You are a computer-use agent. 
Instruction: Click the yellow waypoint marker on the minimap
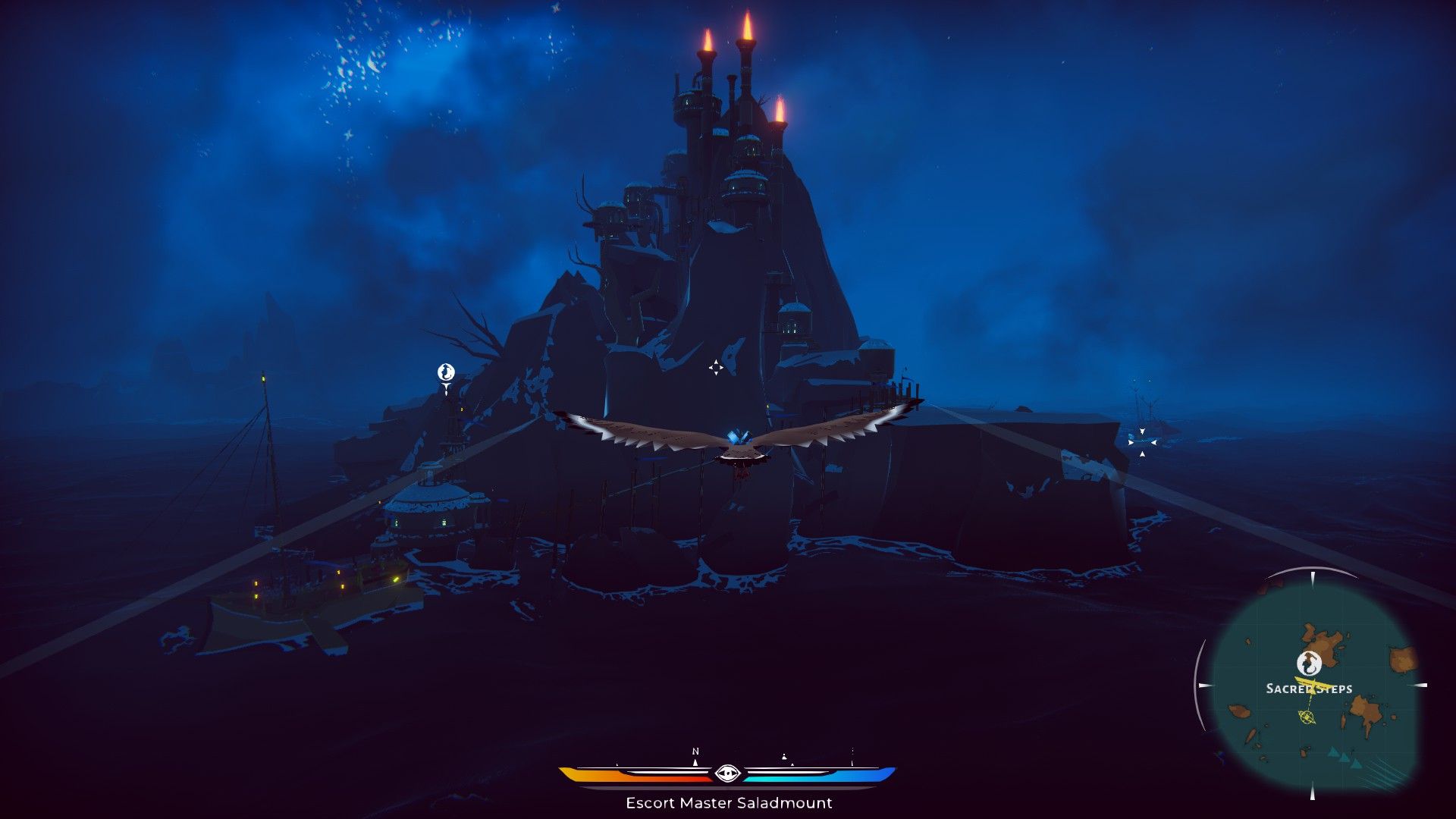coord(1306,717)
